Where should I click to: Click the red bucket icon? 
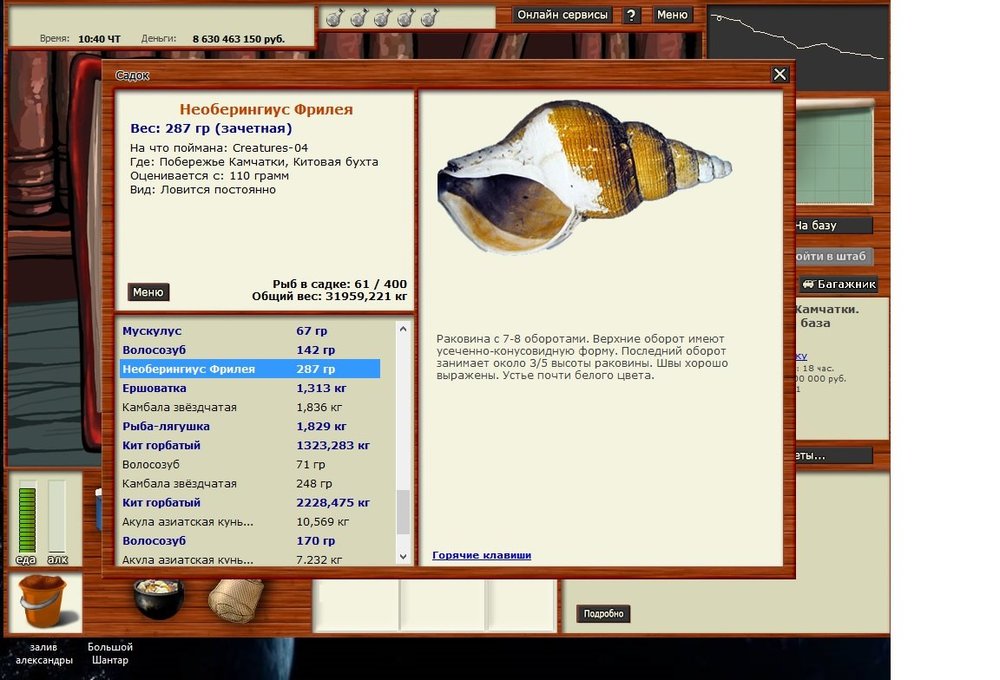[43, 600]
